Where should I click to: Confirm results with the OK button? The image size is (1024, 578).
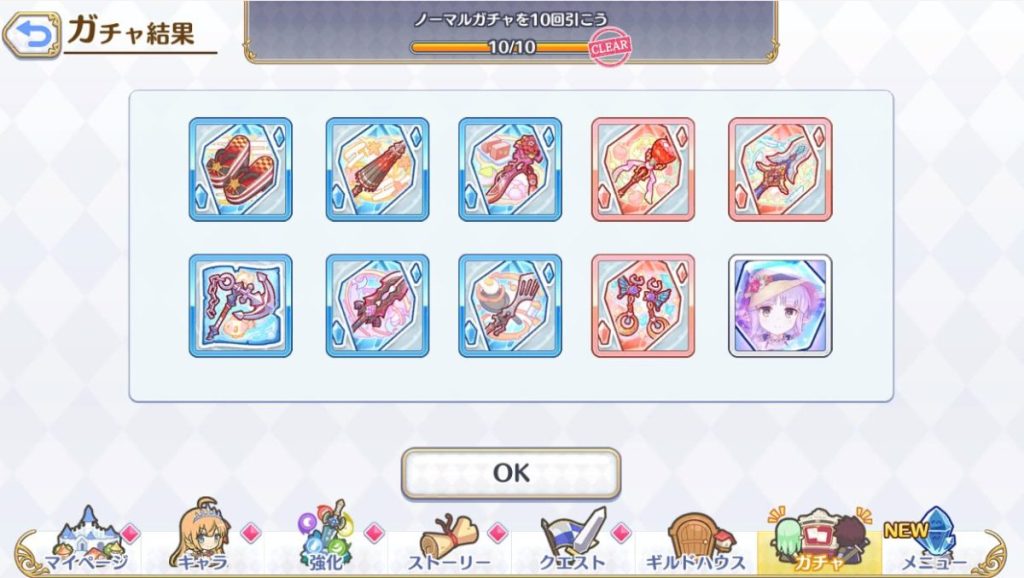click(511, 473)
